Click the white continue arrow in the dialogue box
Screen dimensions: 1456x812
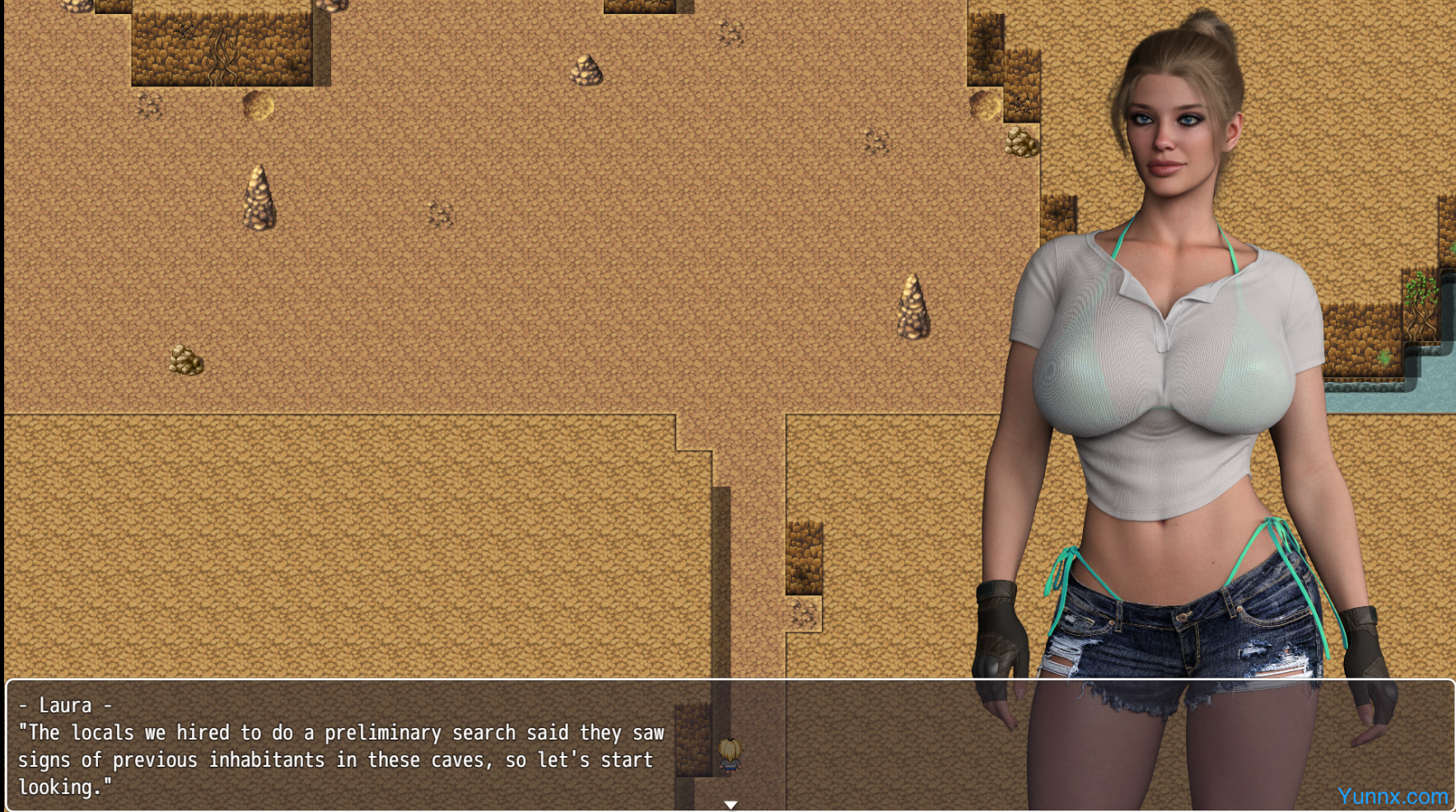[x=730, y=805]
